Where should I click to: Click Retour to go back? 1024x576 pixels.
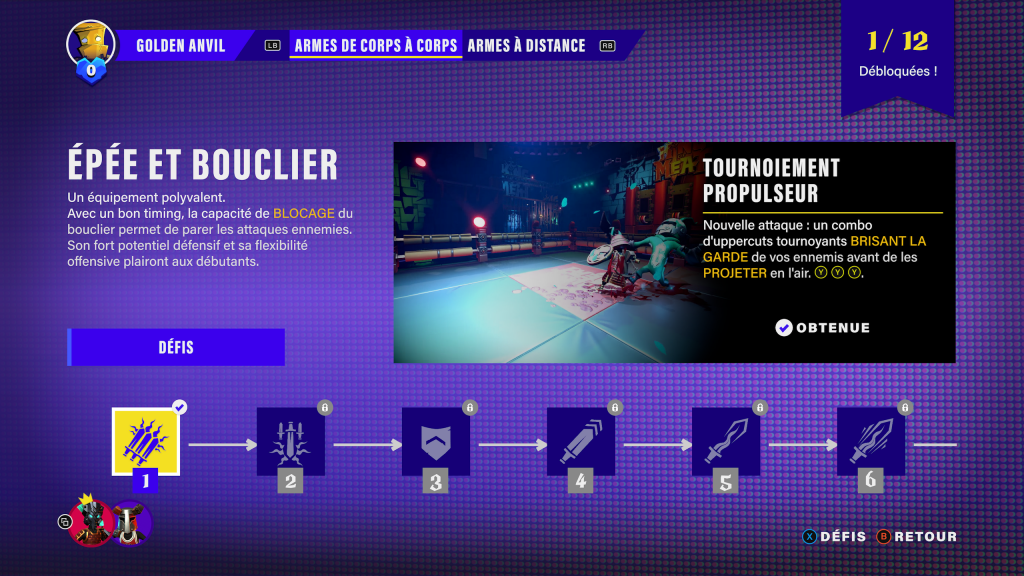[917, 537]
